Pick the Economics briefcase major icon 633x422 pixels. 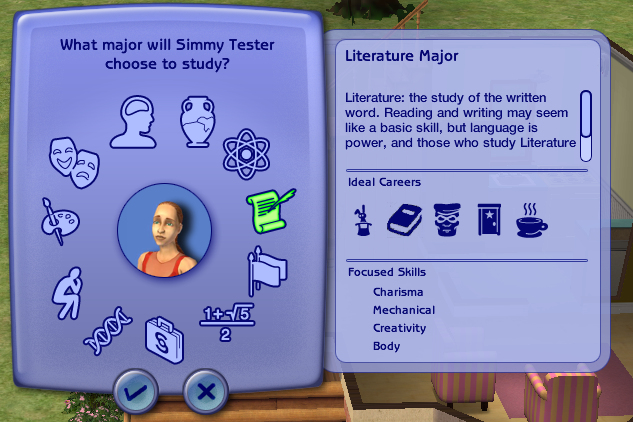pyautogui.click(x=164, y=340)
